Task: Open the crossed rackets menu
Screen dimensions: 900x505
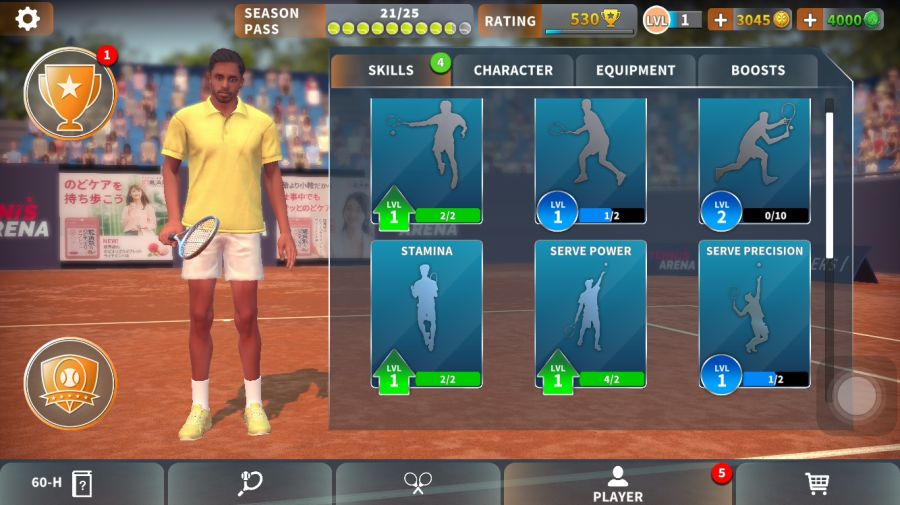Action: click(417, 484)
